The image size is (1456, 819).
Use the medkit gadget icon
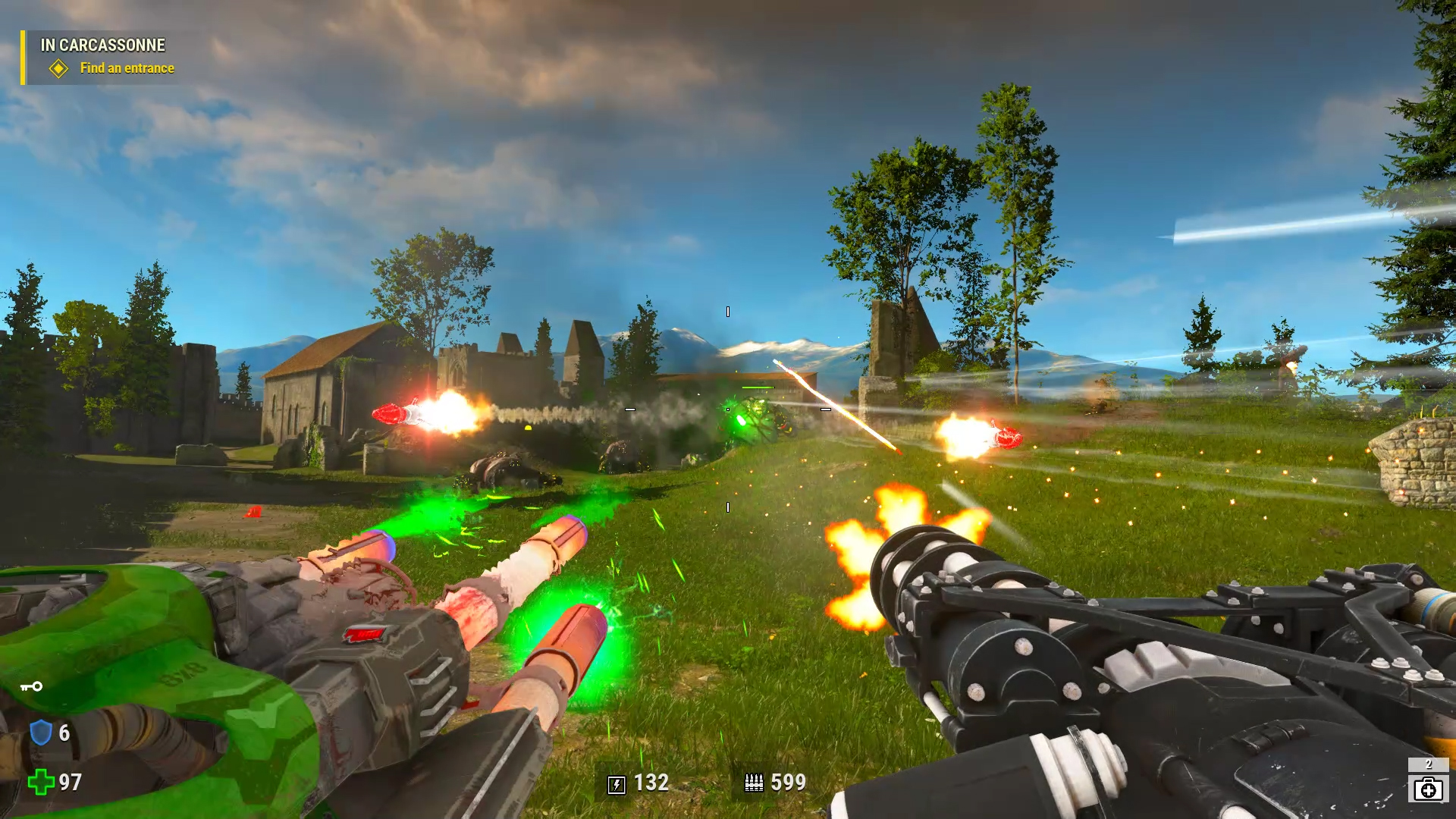click(1428, 789)
